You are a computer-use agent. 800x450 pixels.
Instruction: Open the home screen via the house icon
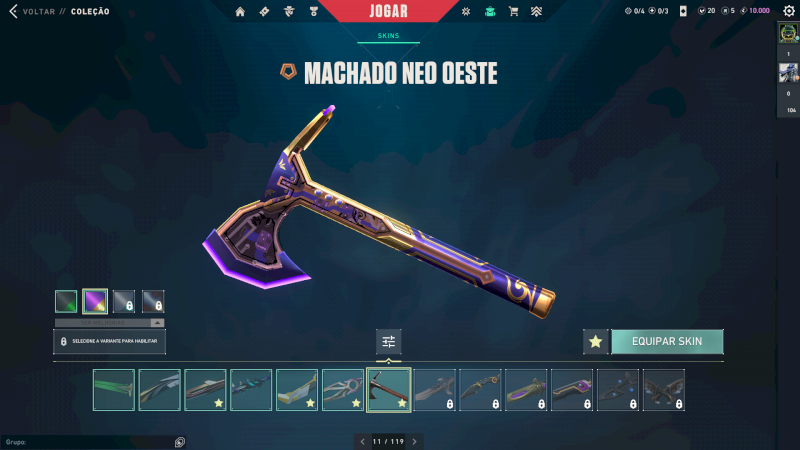240,12
